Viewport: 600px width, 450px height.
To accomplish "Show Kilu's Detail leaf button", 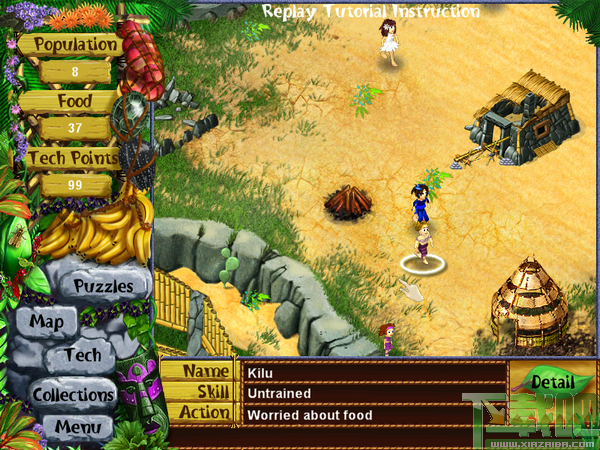I will click(x=551, y=382).
